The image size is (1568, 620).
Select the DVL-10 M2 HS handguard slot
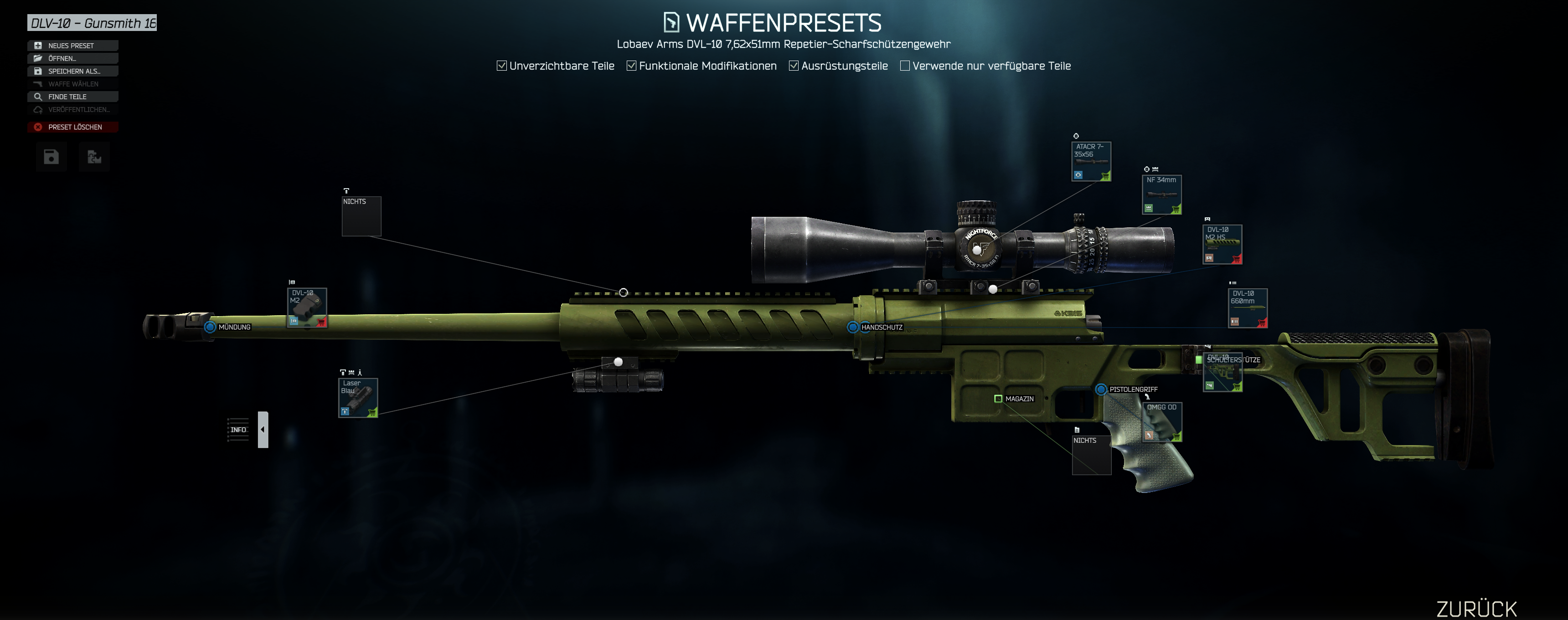click(1222, 245)
